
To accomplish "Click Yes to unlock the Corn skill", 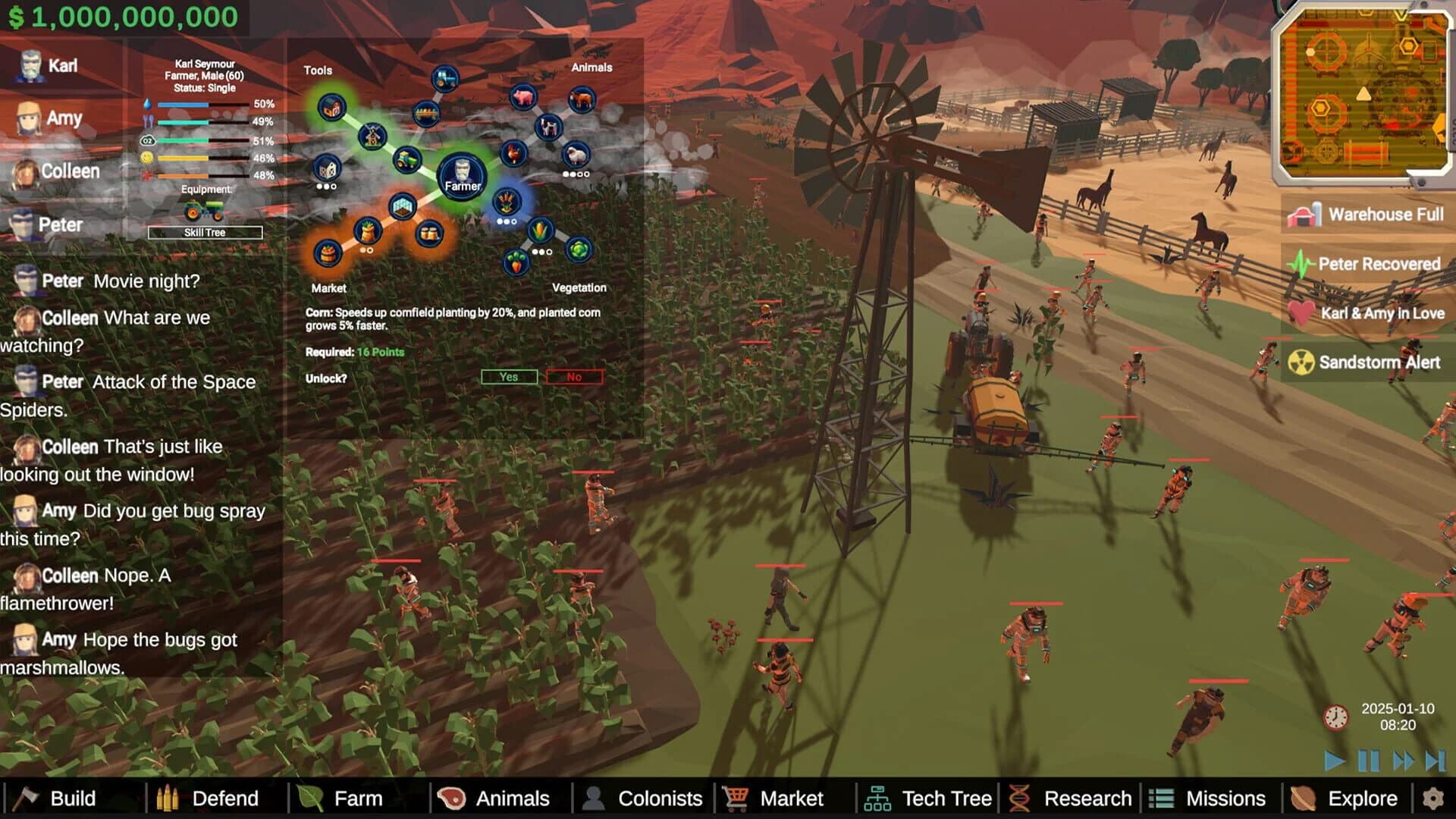I will pyautogui.click(x=508, y=376).
